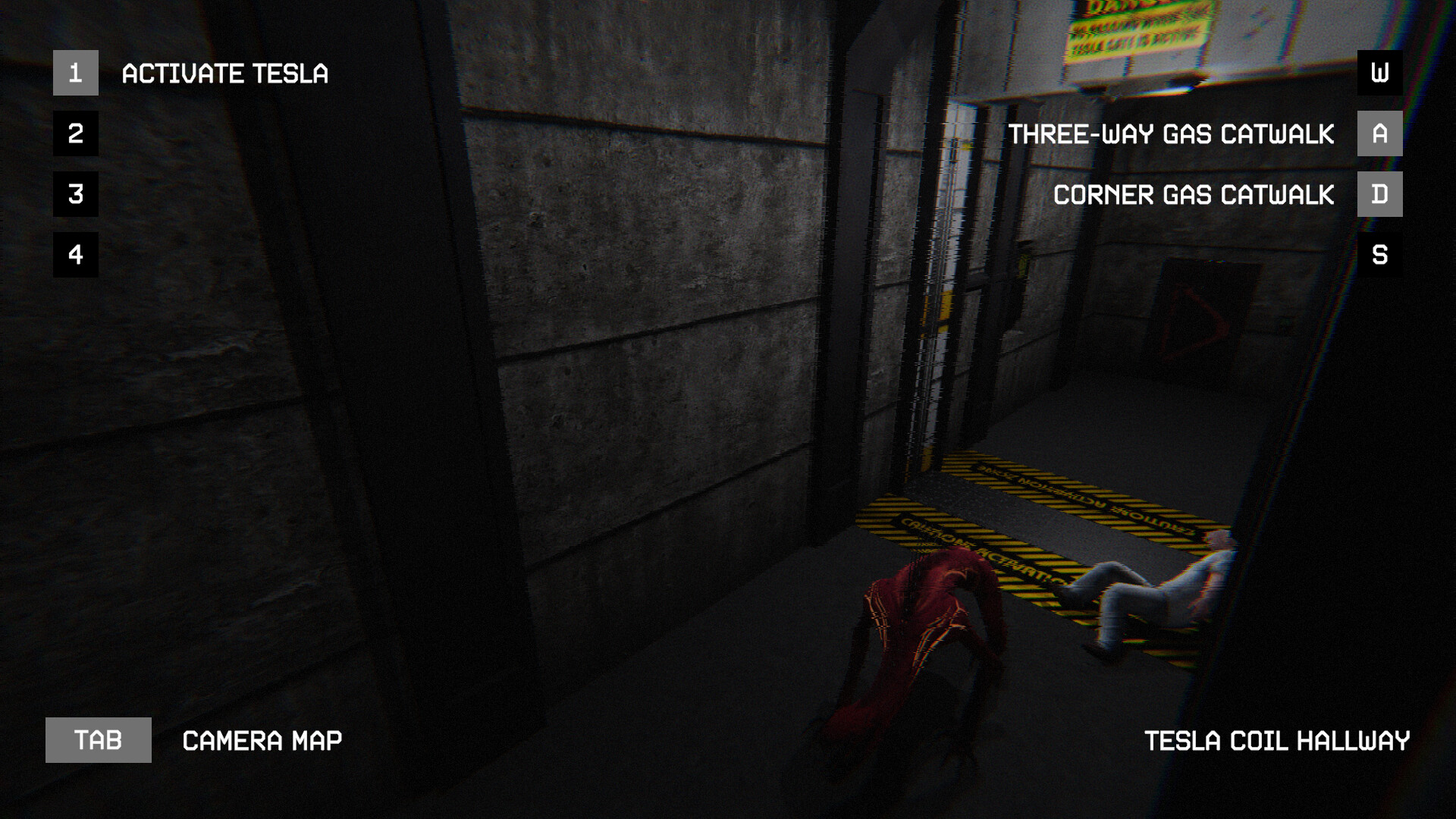Viewport: 1456px width, 819px height.
Task: Select the 3 hotkey slot
Action: tap(75, 195)
